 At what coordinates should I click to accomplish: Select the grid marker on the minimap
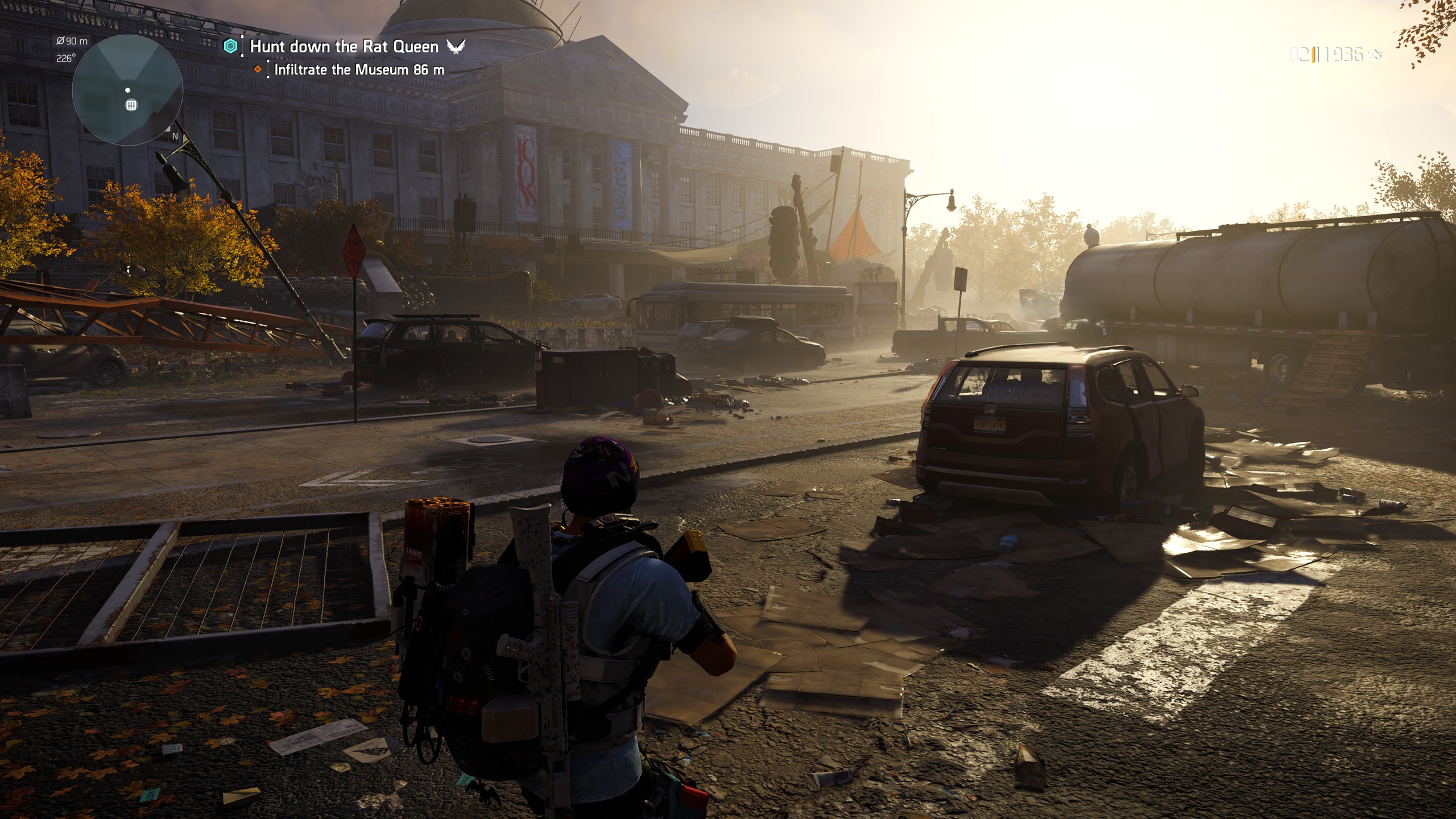(131, 105)
